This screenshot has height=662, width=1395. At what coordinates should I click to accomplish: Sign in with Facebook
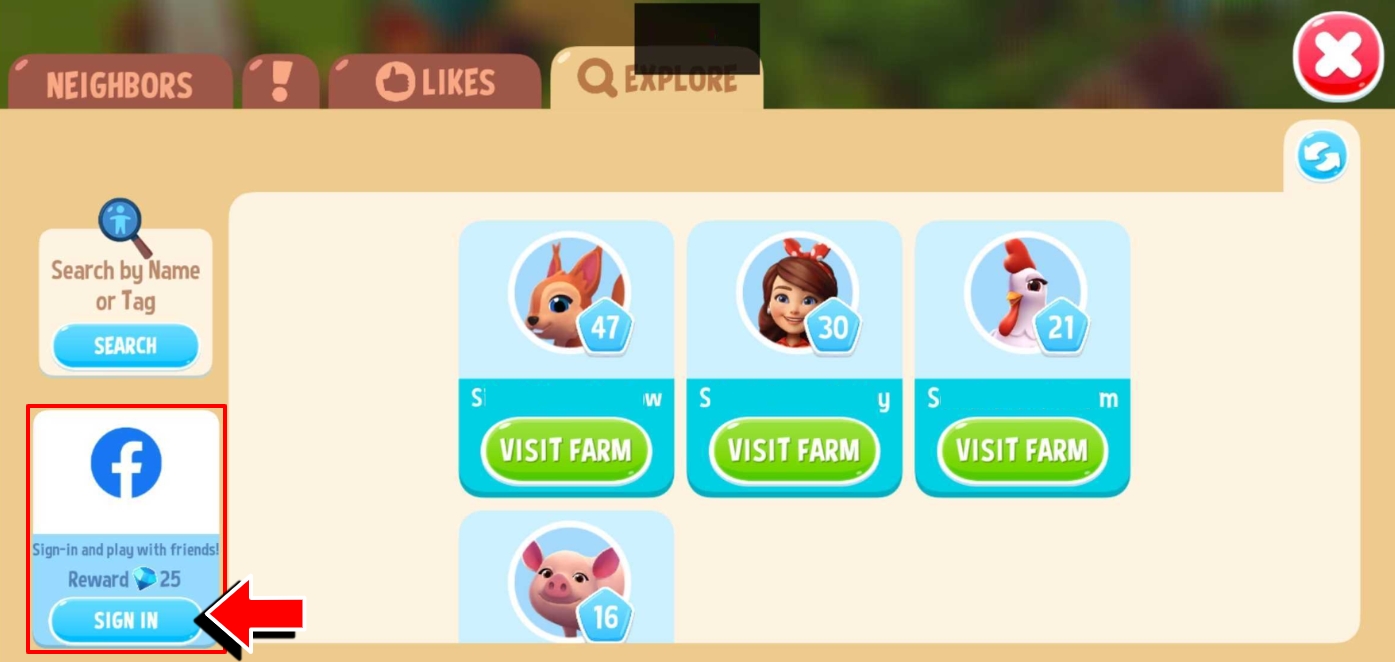126,620
